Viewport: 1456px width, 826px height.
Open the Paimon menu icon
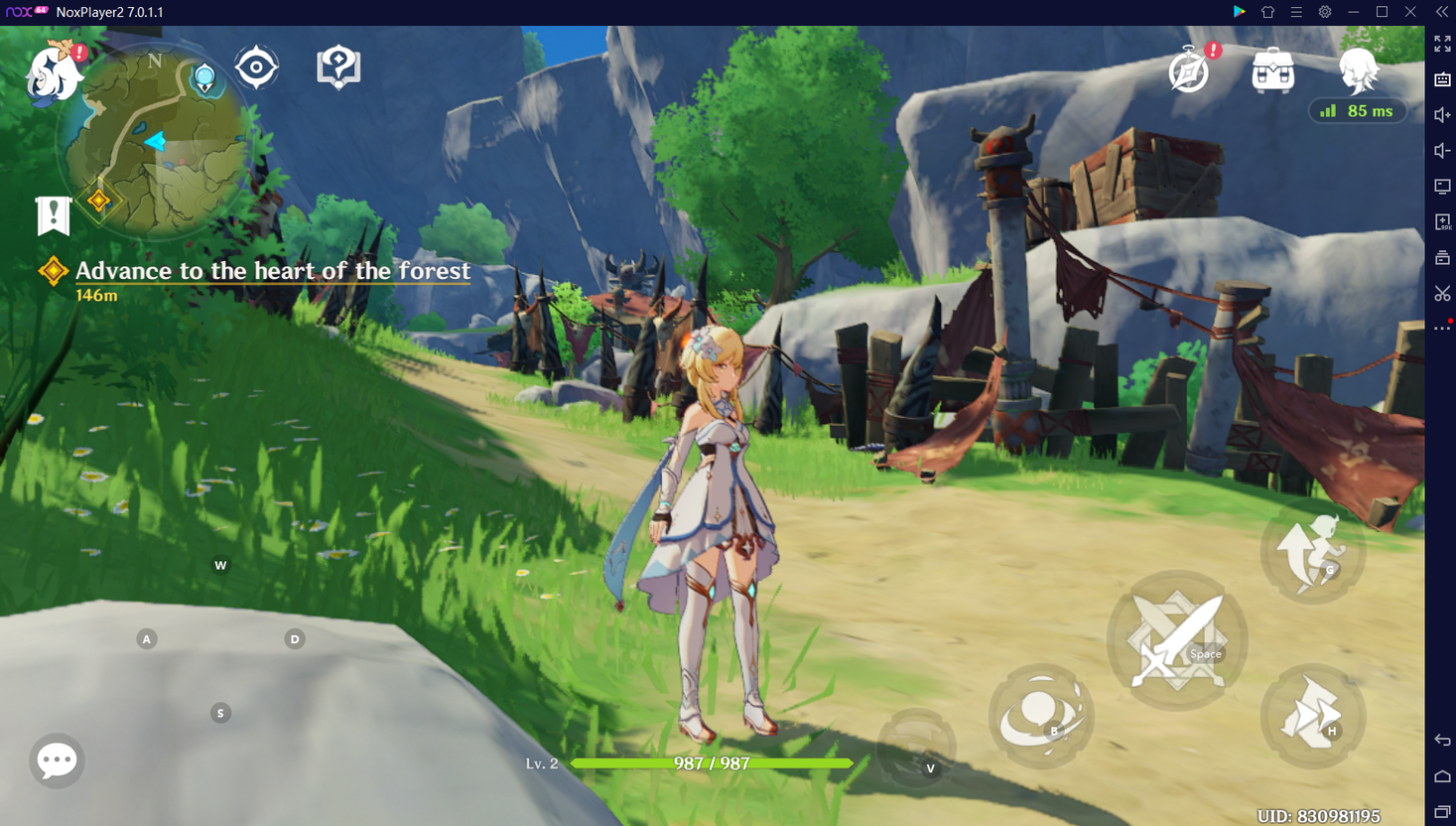pyautogui.click(x=54, y=71)
